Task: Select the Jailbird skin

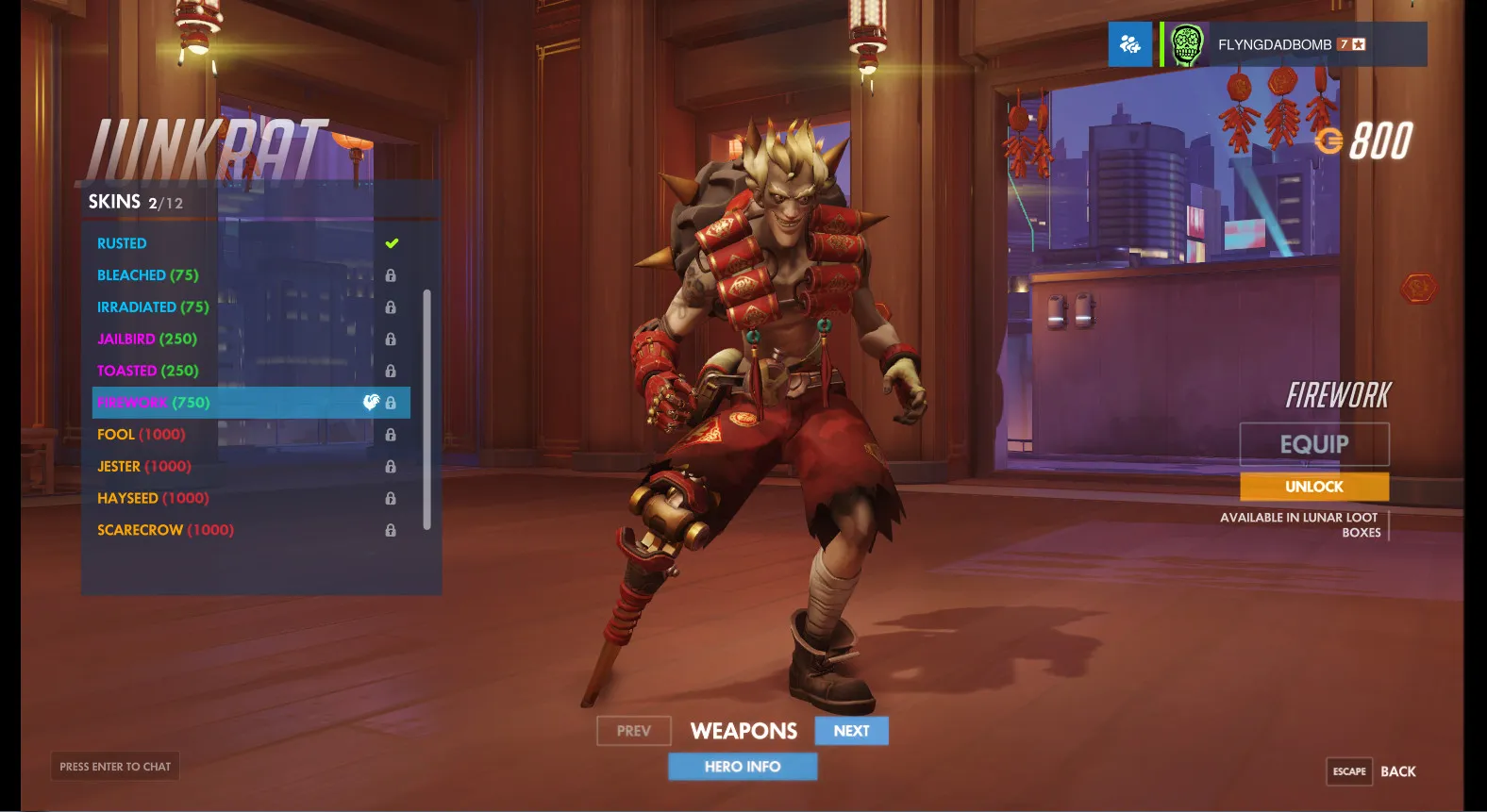Action: tap(147, 339)
